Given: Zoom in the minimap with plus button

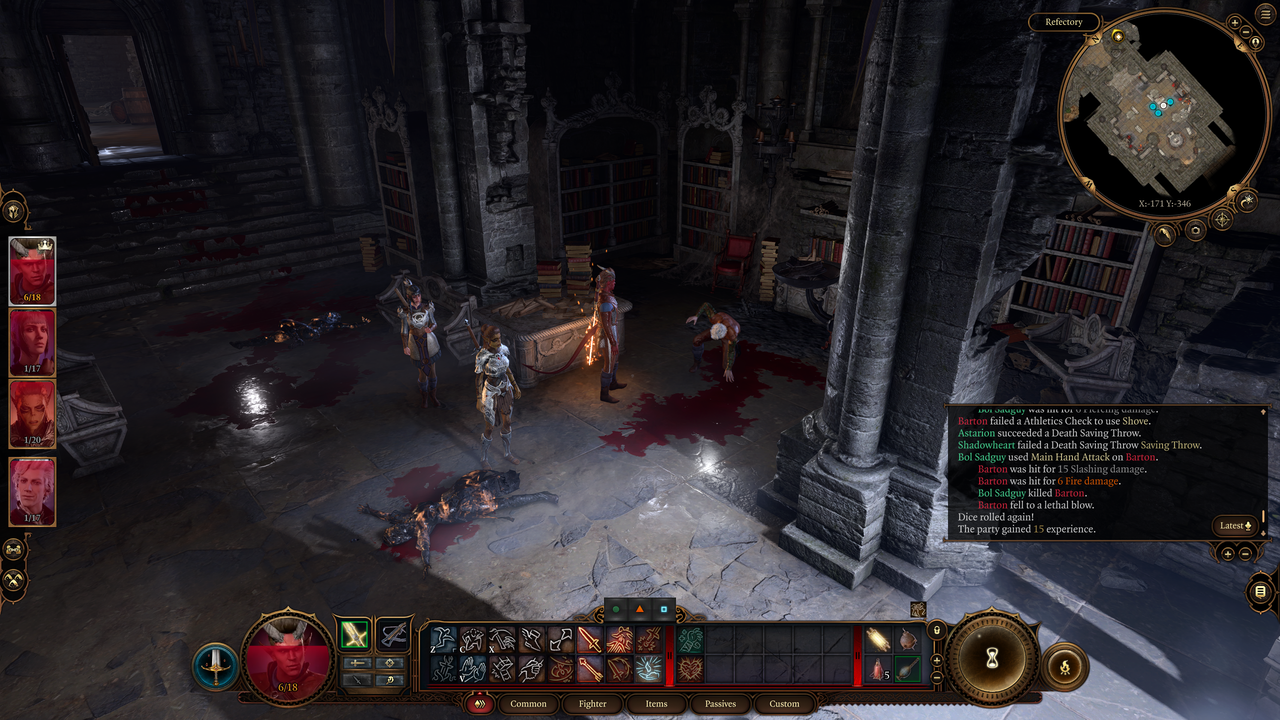Looking at the screenshot, I should point(1234,22).
